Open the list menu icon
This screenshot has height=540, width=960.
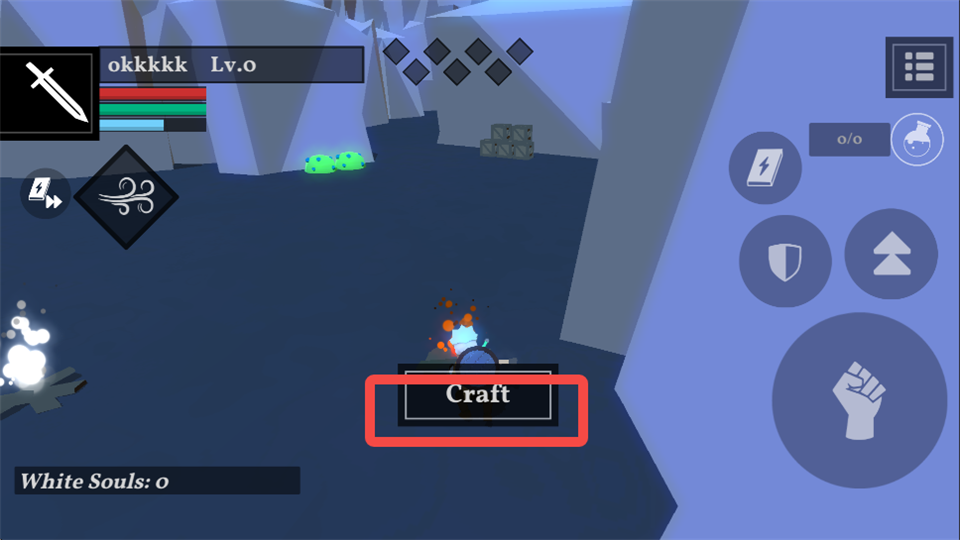(918, 67)
